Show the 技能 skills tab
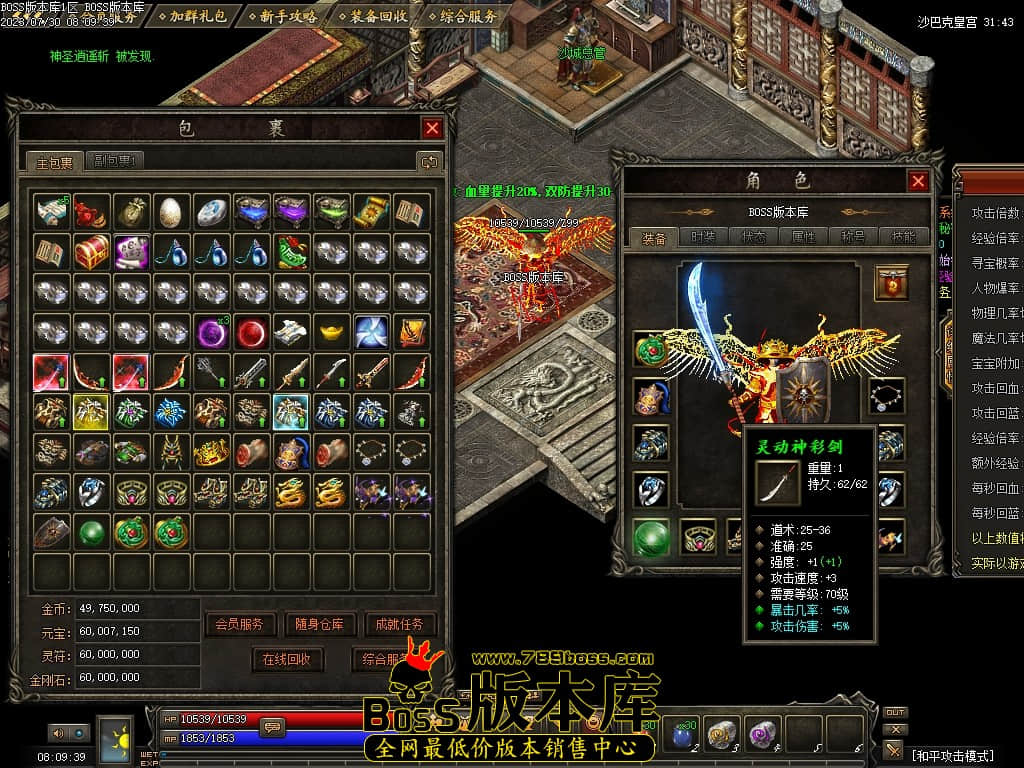 (903, 237)
